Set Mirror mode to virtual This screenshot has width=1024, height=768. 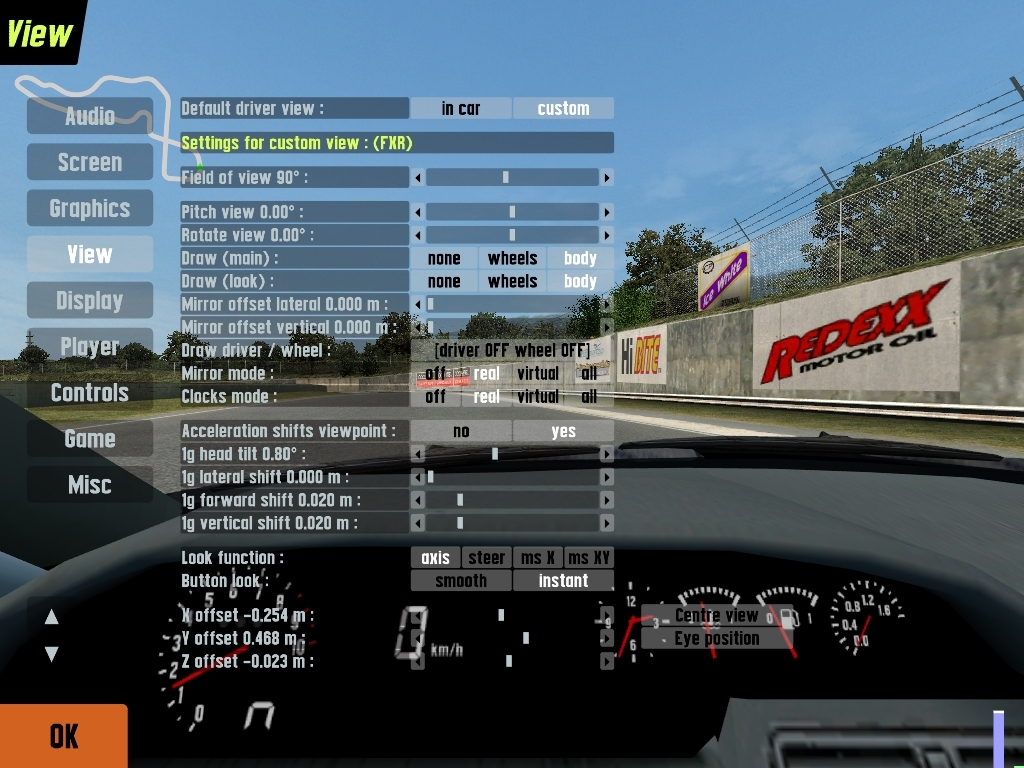click(538, 373)
